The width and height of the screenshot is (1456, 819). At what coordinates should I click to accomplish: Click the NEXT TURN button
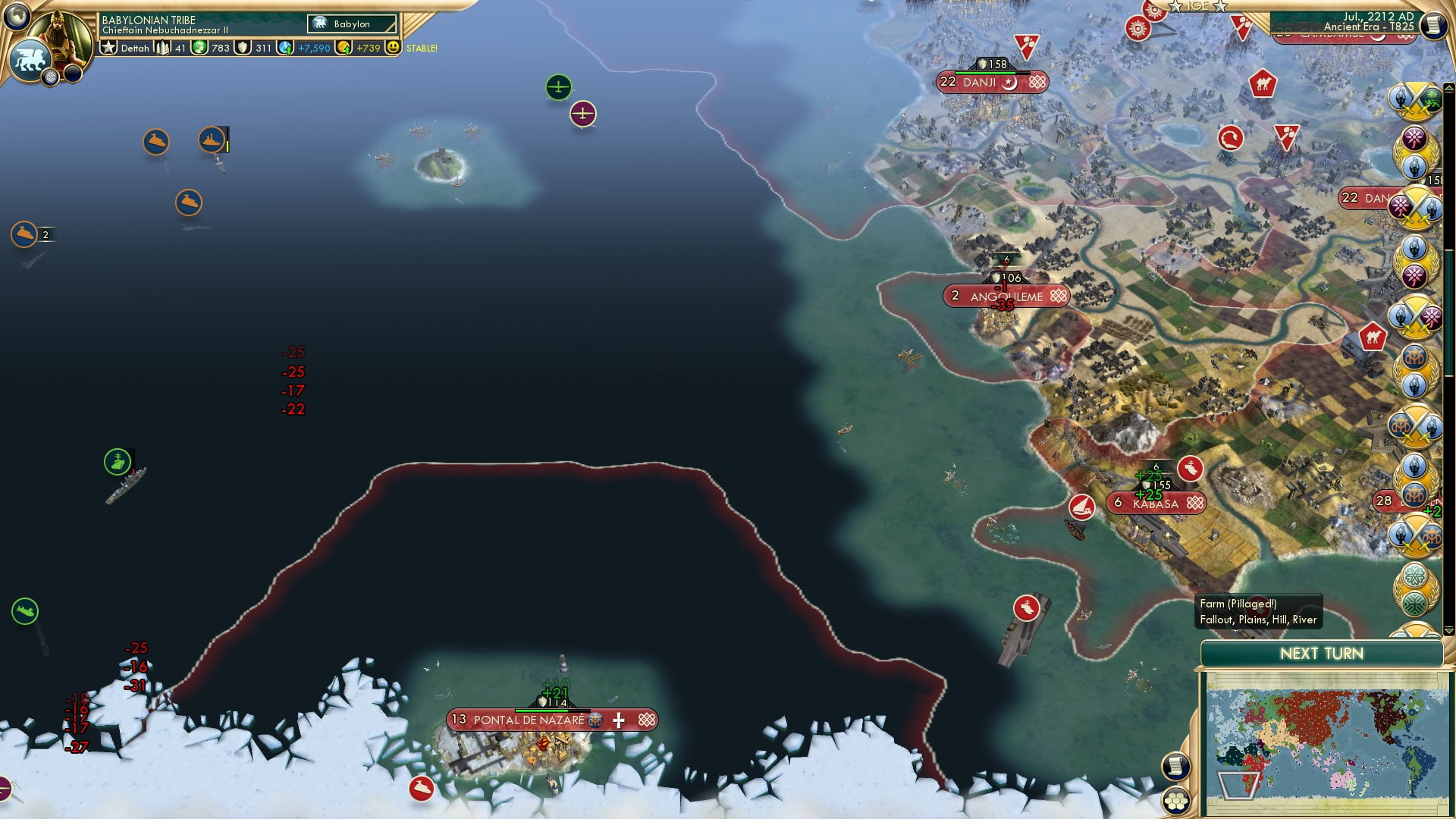[1321, 653]
